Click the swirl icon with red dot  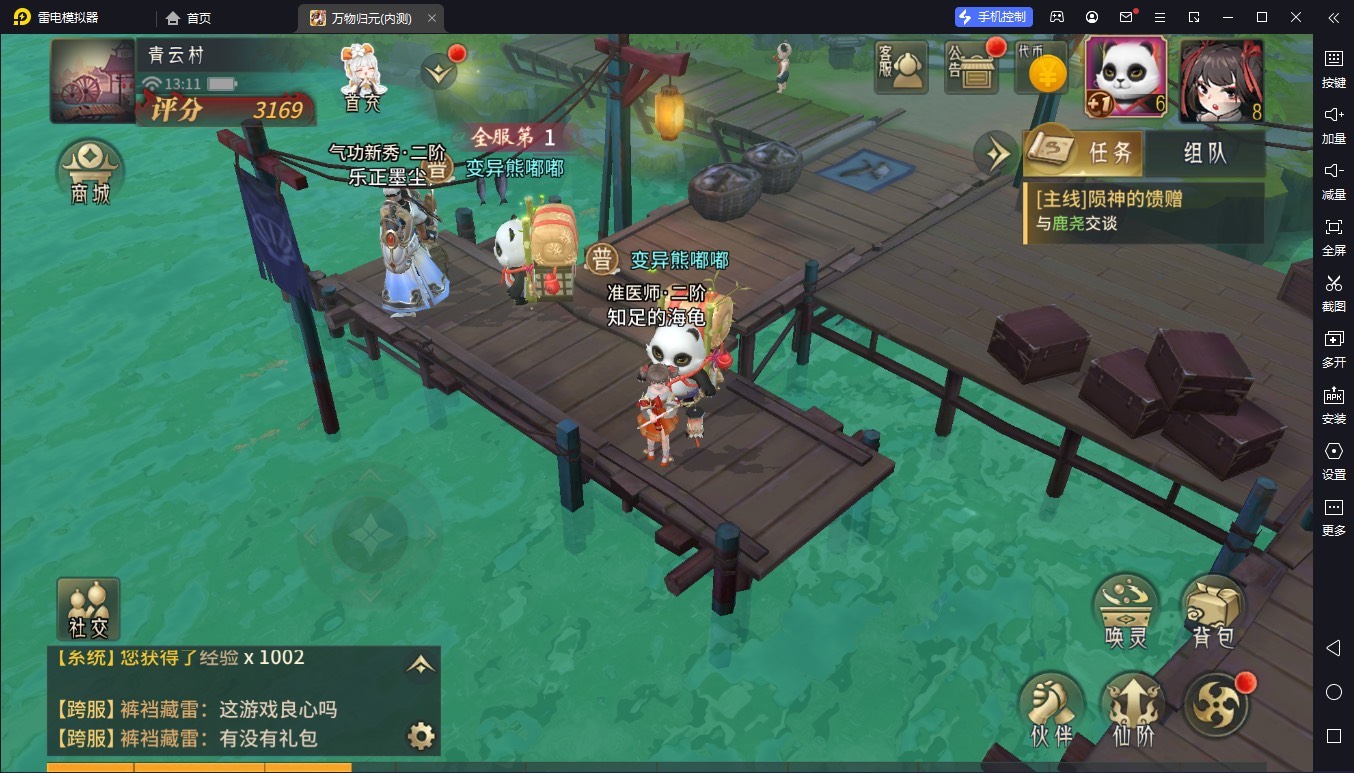point(1217,704)
